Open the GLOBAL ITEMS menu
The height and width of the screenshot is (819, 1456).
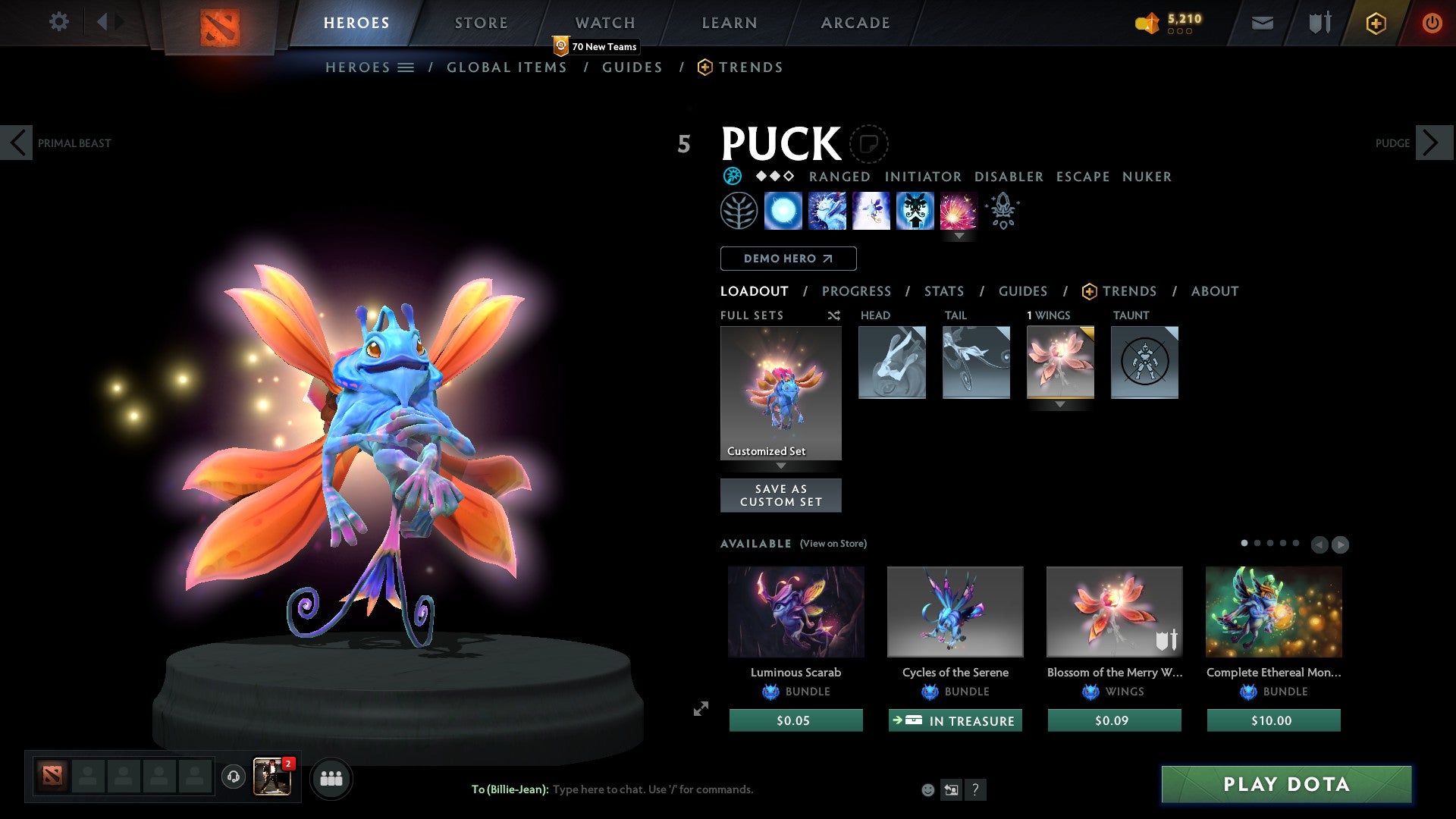[x=507, y=67]
